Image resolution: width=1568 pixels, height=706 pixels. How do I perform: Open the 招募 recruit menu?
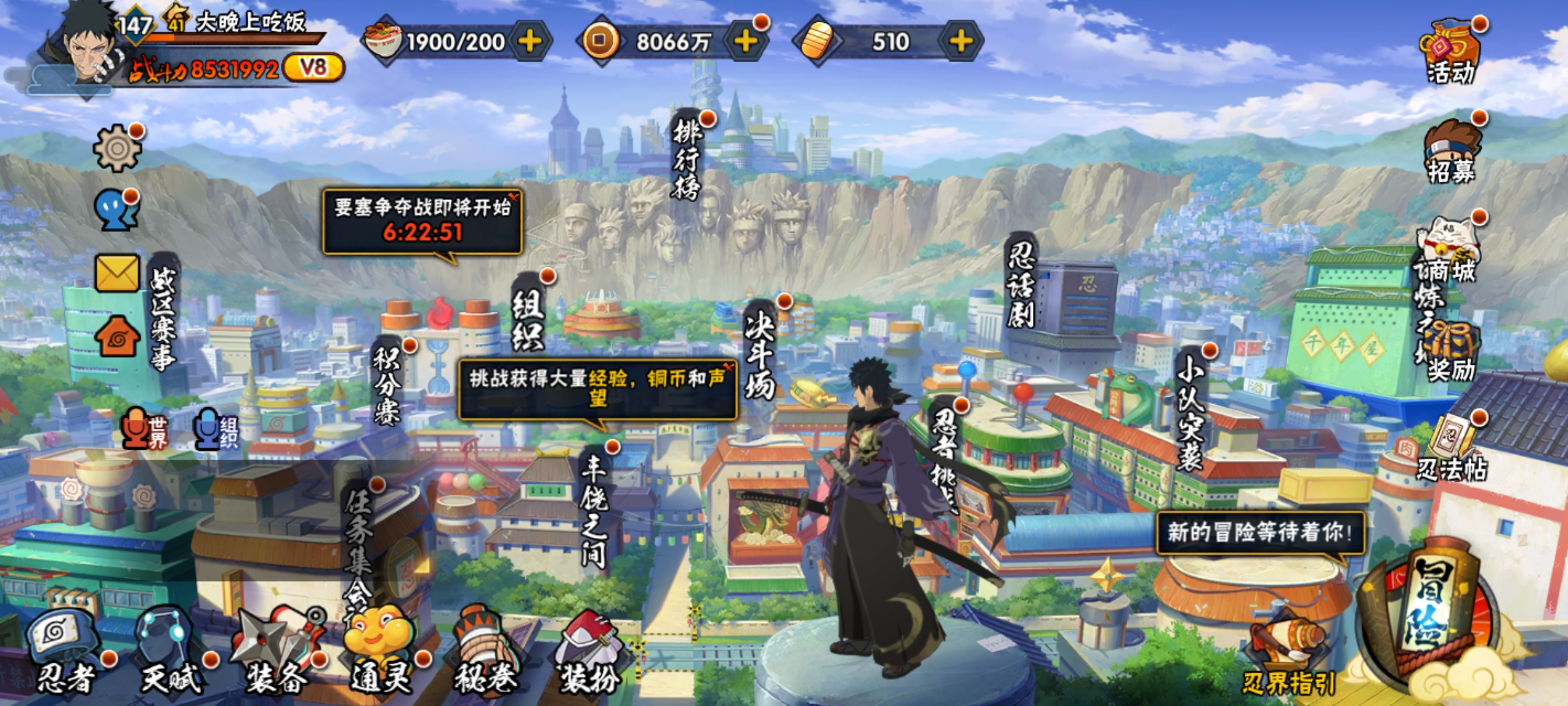tap(1450, 152)
